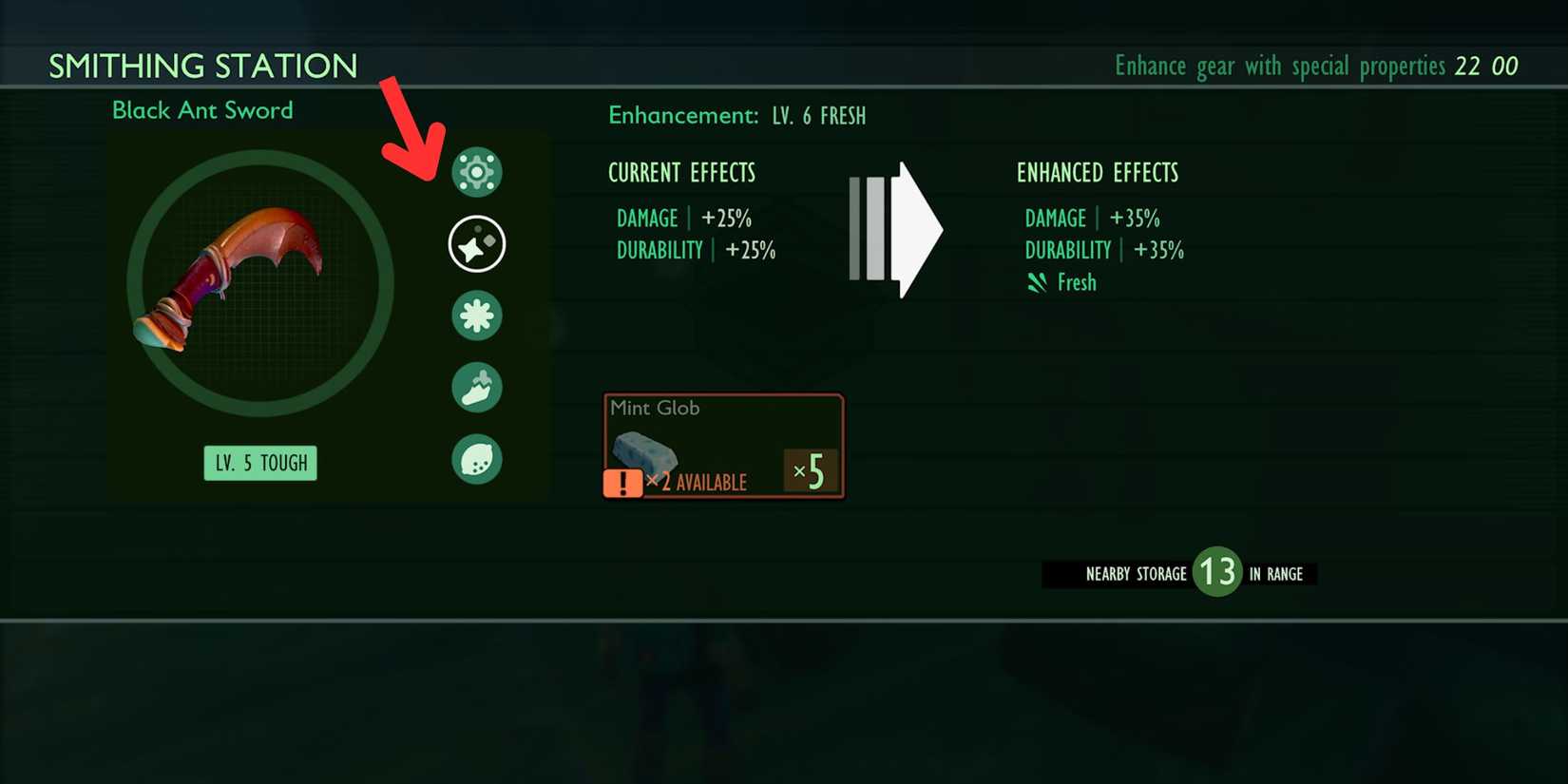Open the x5 cost quantity box
The image size is (1568, 784).
811,469
